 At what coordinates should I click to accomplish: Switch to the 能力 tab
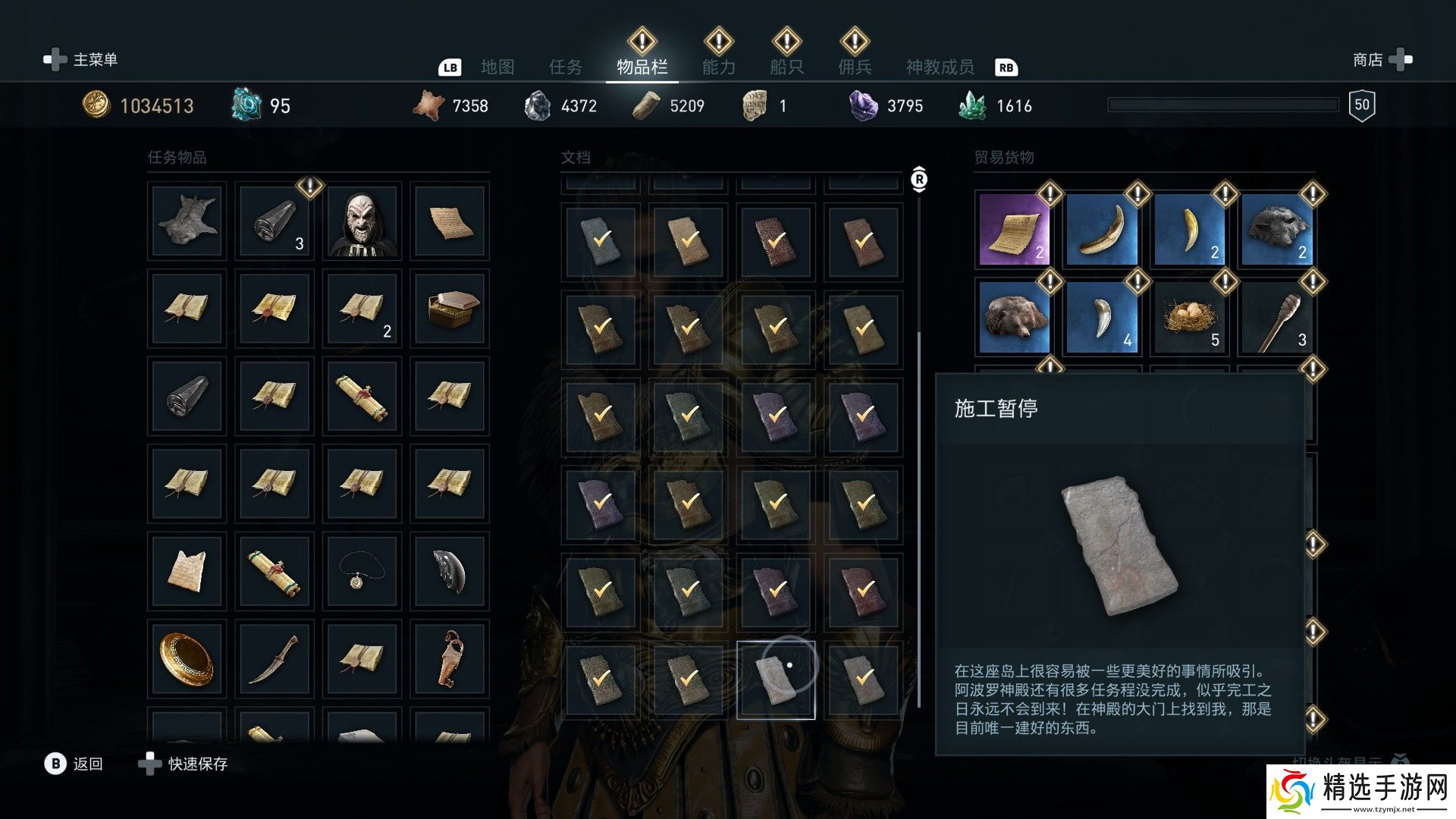coord(719,67)
